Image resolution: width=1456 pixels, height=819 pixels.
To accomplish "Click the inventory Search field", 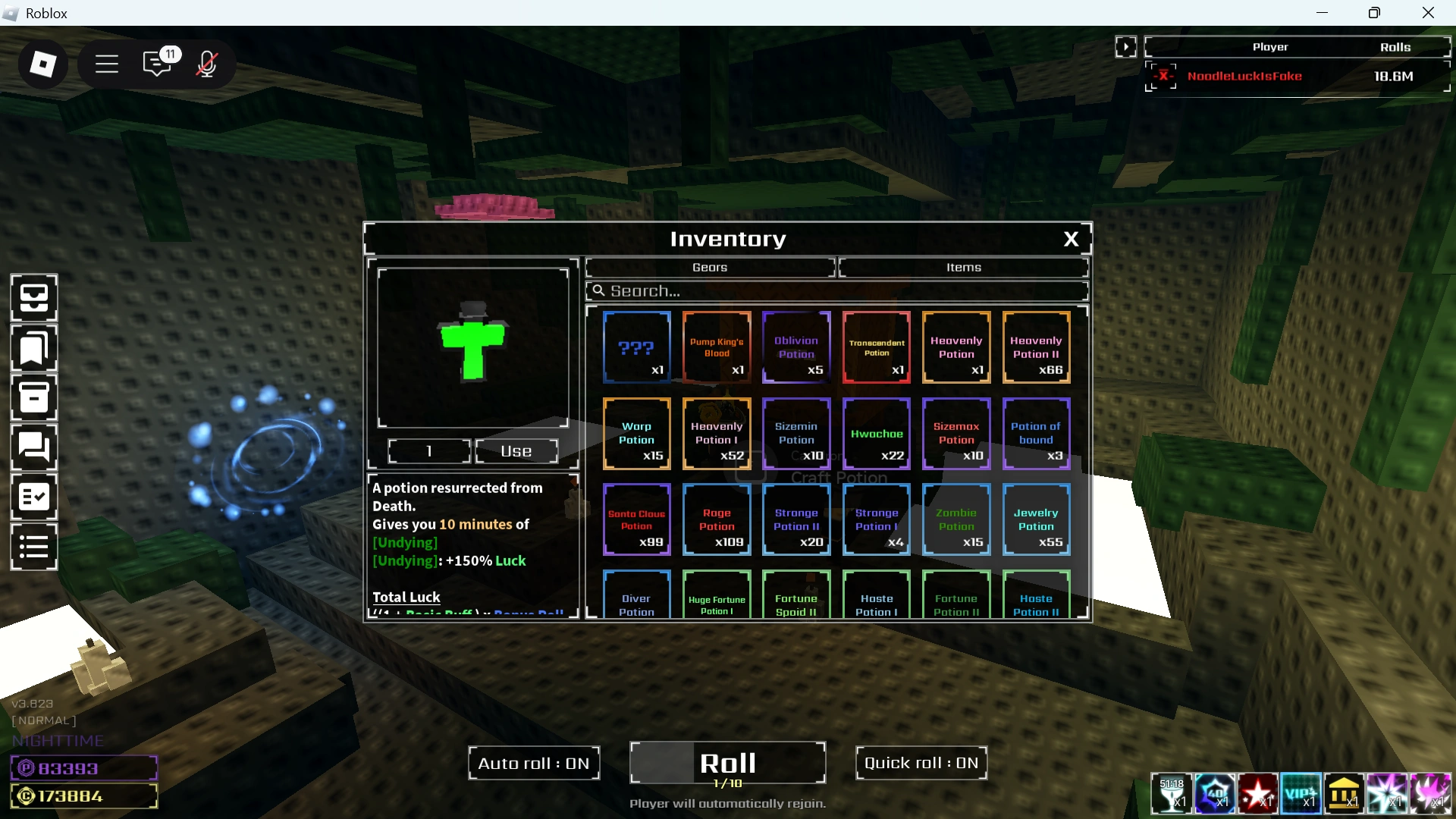I will tap(836, 290).
